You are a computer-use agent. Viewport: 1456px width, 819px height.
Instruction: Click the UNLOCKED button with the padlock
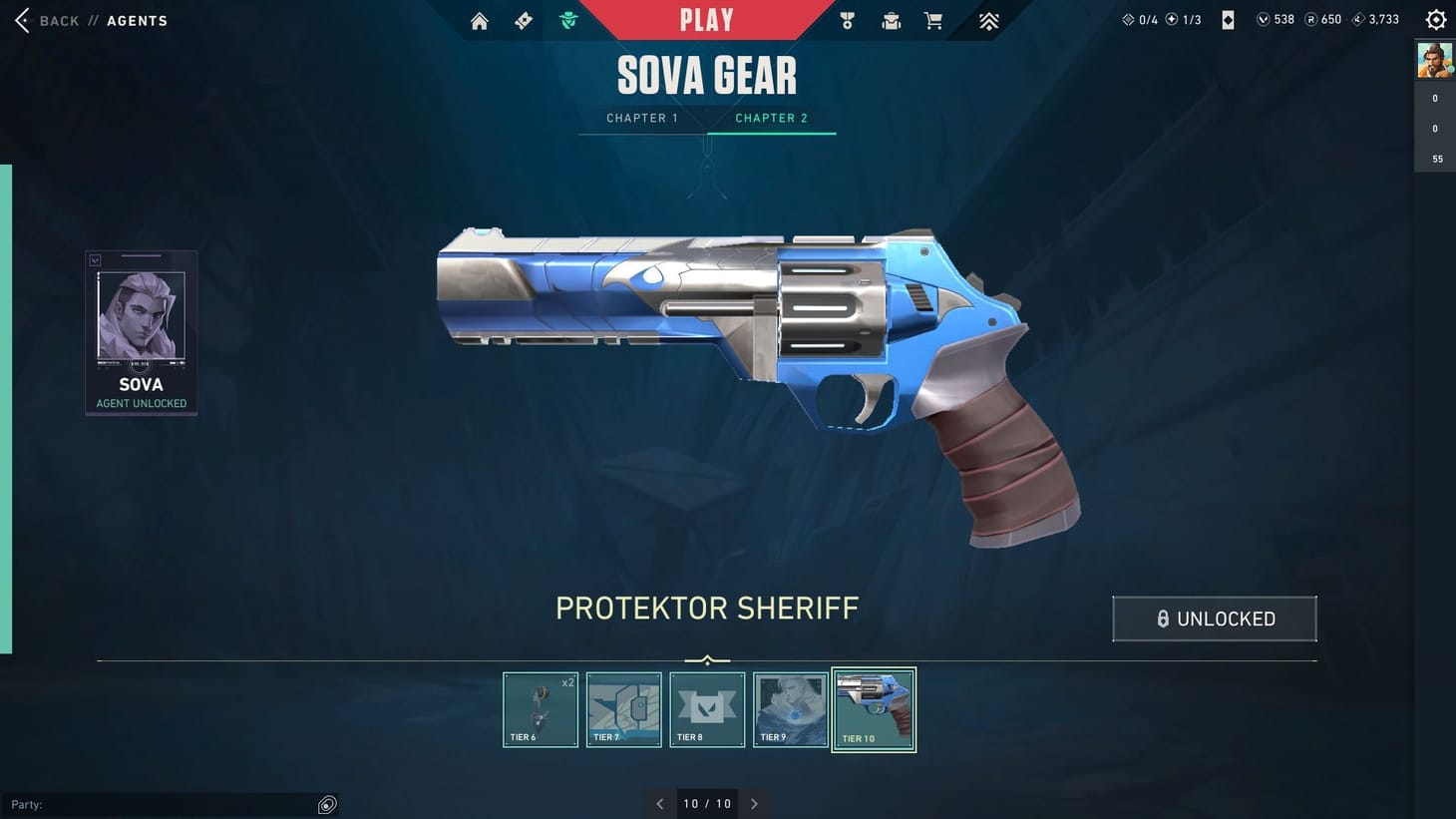point(1215,618)
